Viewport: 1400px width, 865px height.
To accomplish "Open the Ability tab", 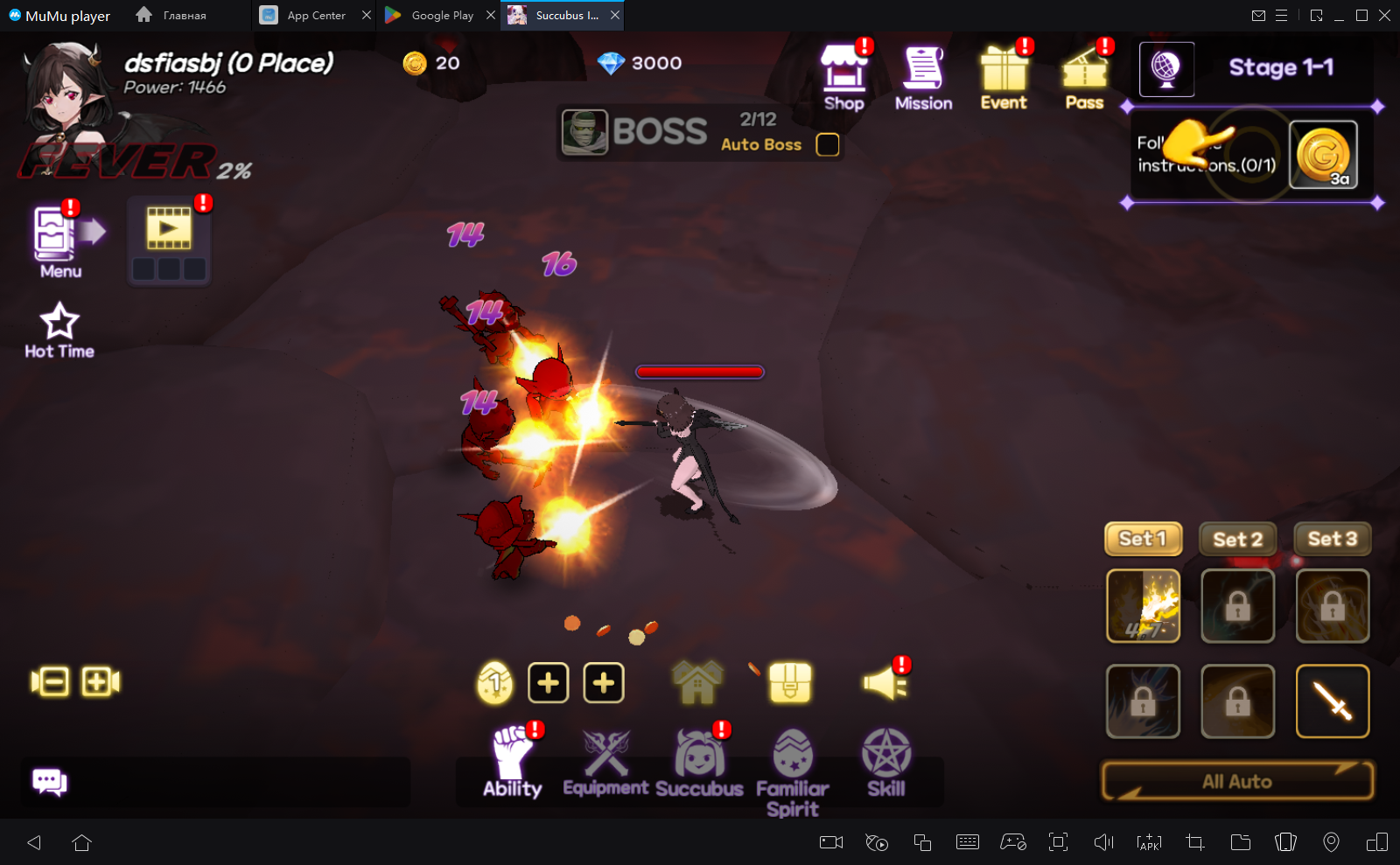I will click(x=514, y=763).
